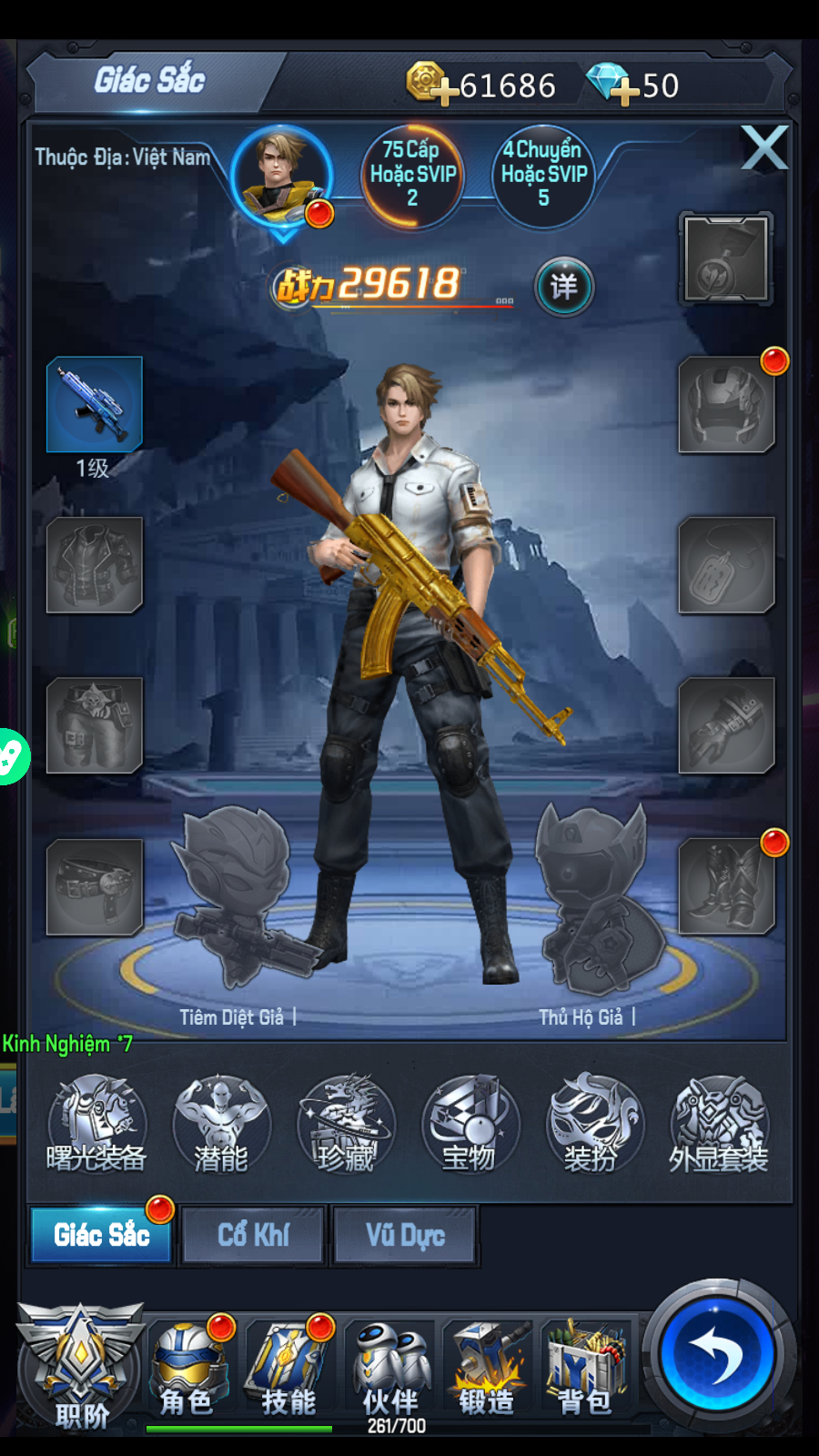Select the blue rifle weapon slot

tap(95, 404)
